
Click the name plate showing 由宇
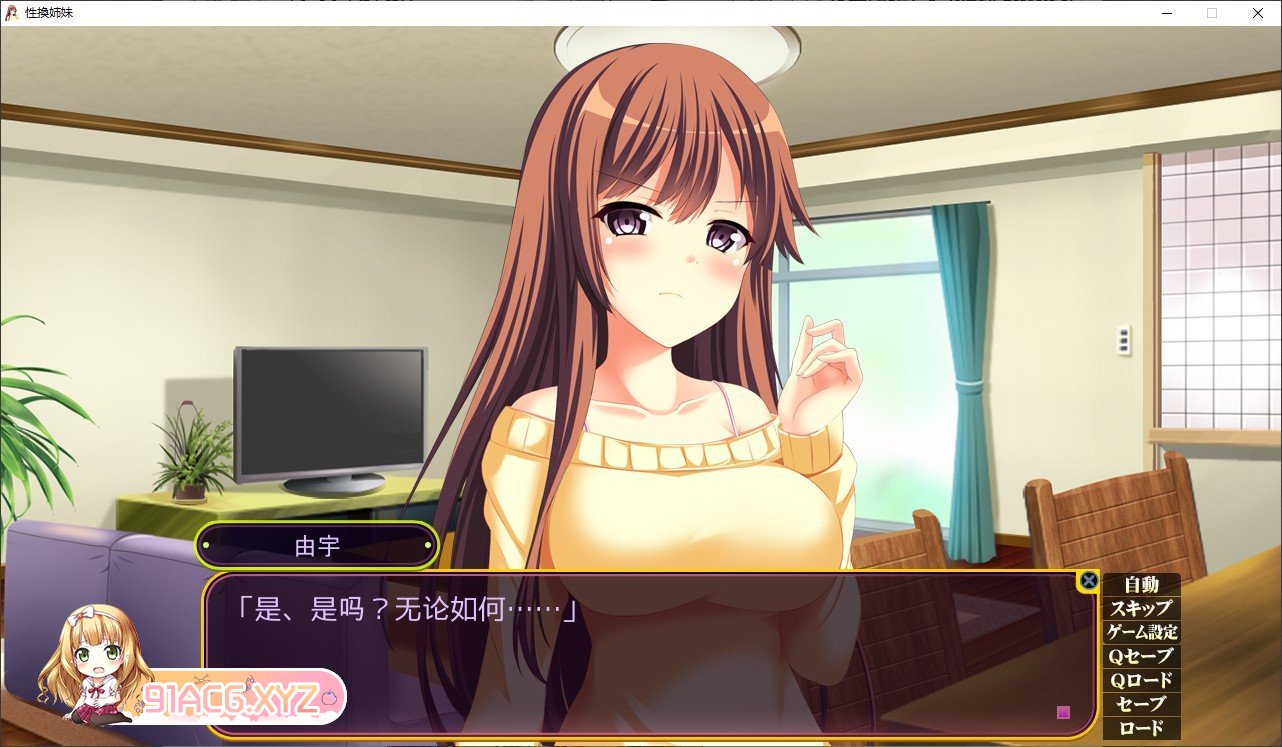pos(318,546)
